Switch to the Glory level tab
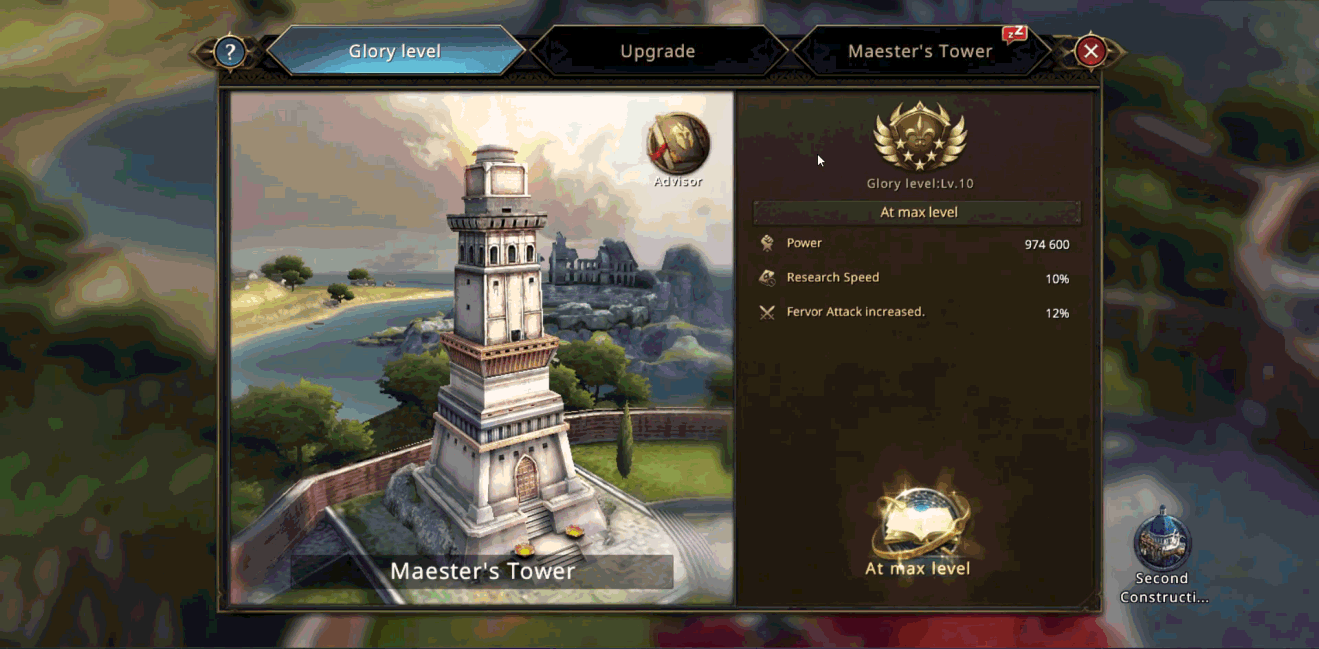 coord(395,52)
